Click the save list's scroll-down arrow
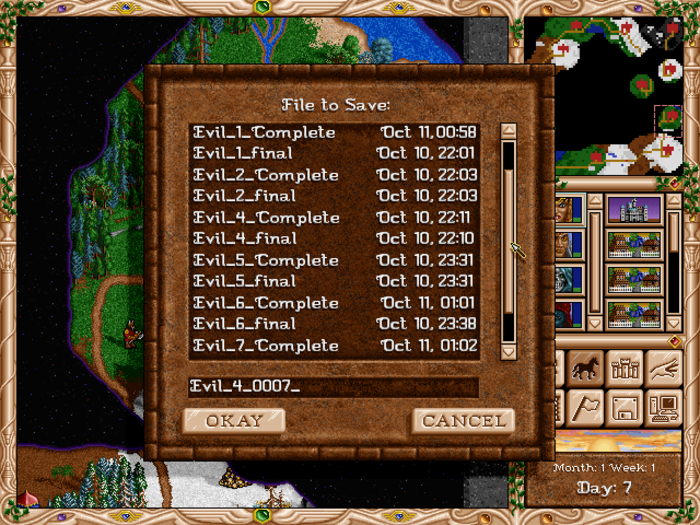Viewport: 700px width, 525px height. tap(508, 351)
